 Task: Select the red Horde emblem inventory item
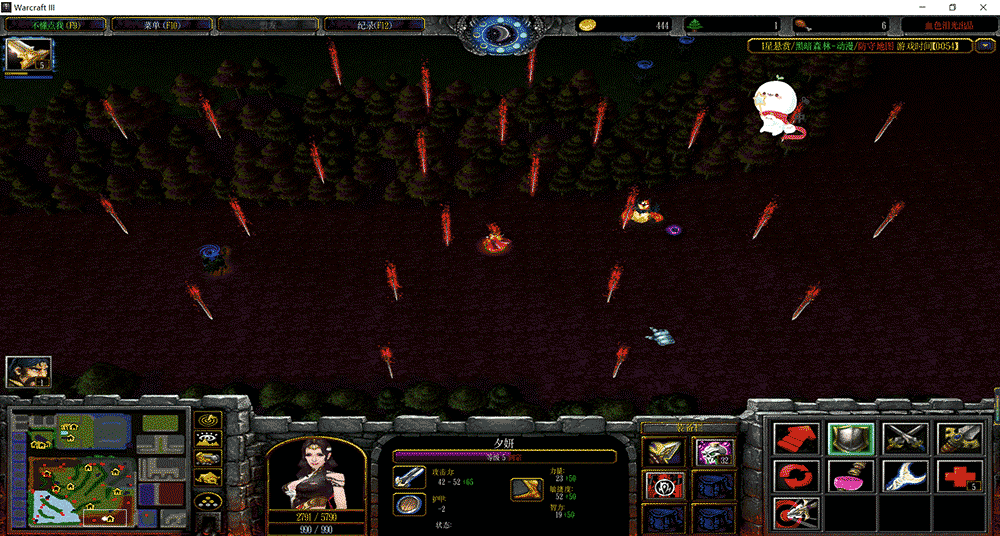click(x=661, y=486)
